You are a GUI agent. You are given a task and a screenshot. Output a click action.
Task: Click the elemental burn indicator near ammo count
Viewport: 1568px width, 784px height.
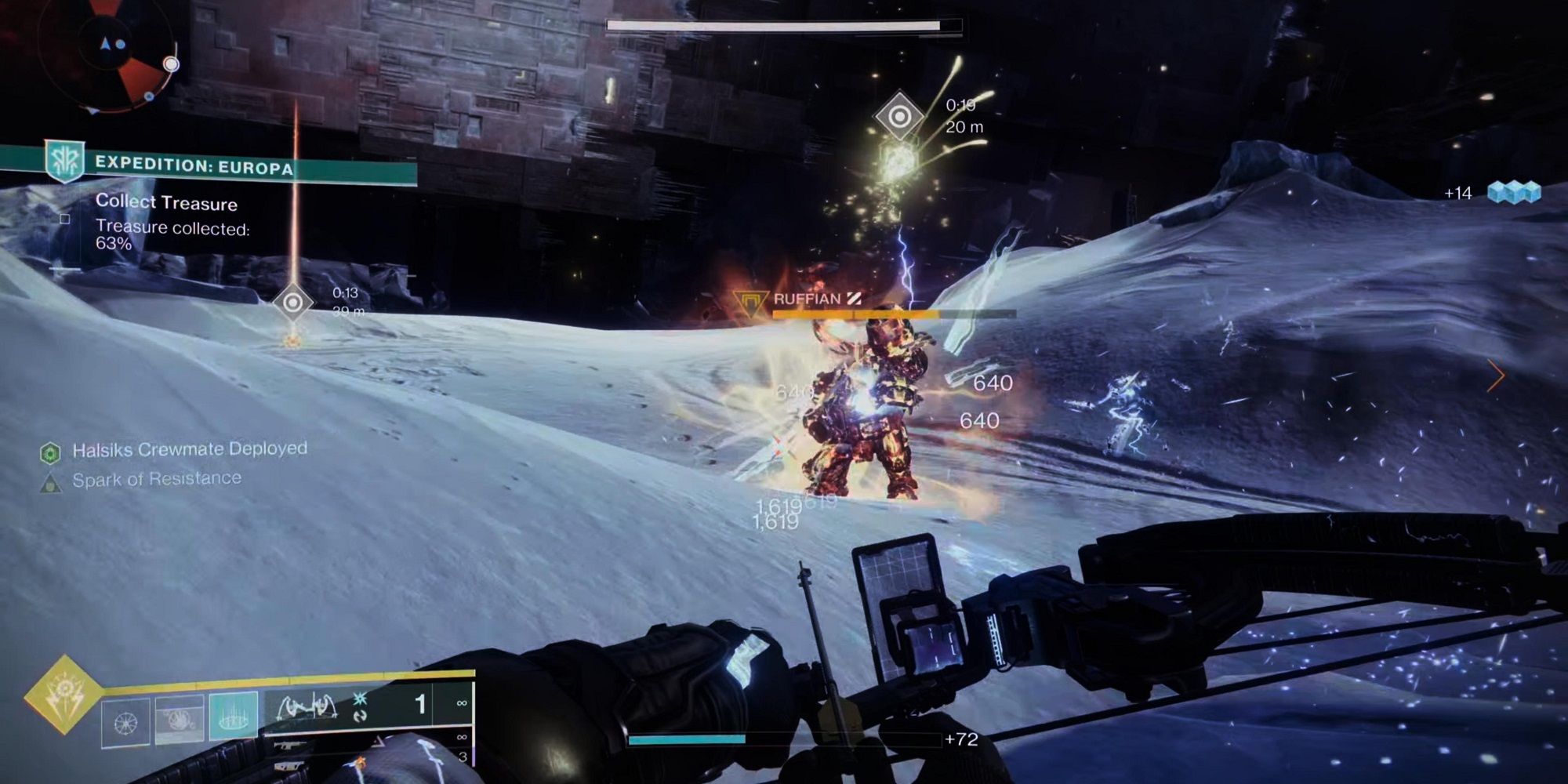(x=360, y=699)
